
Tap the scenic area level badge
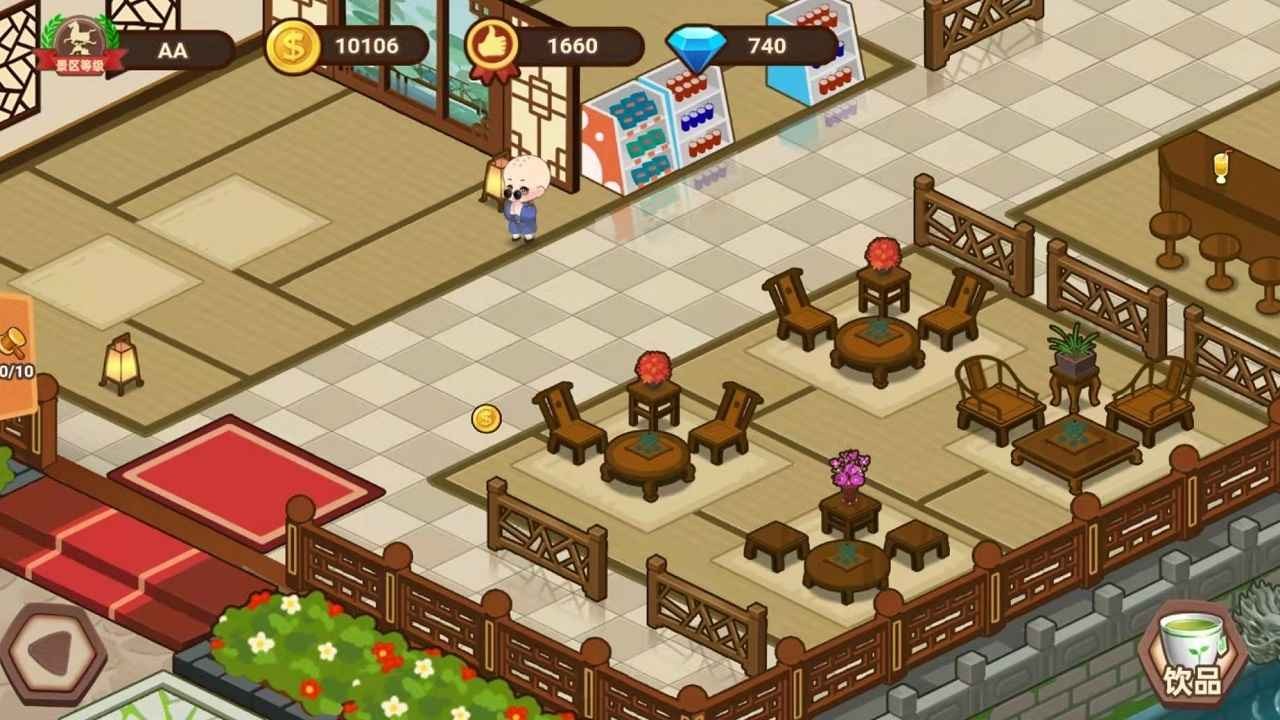(80, 46)
